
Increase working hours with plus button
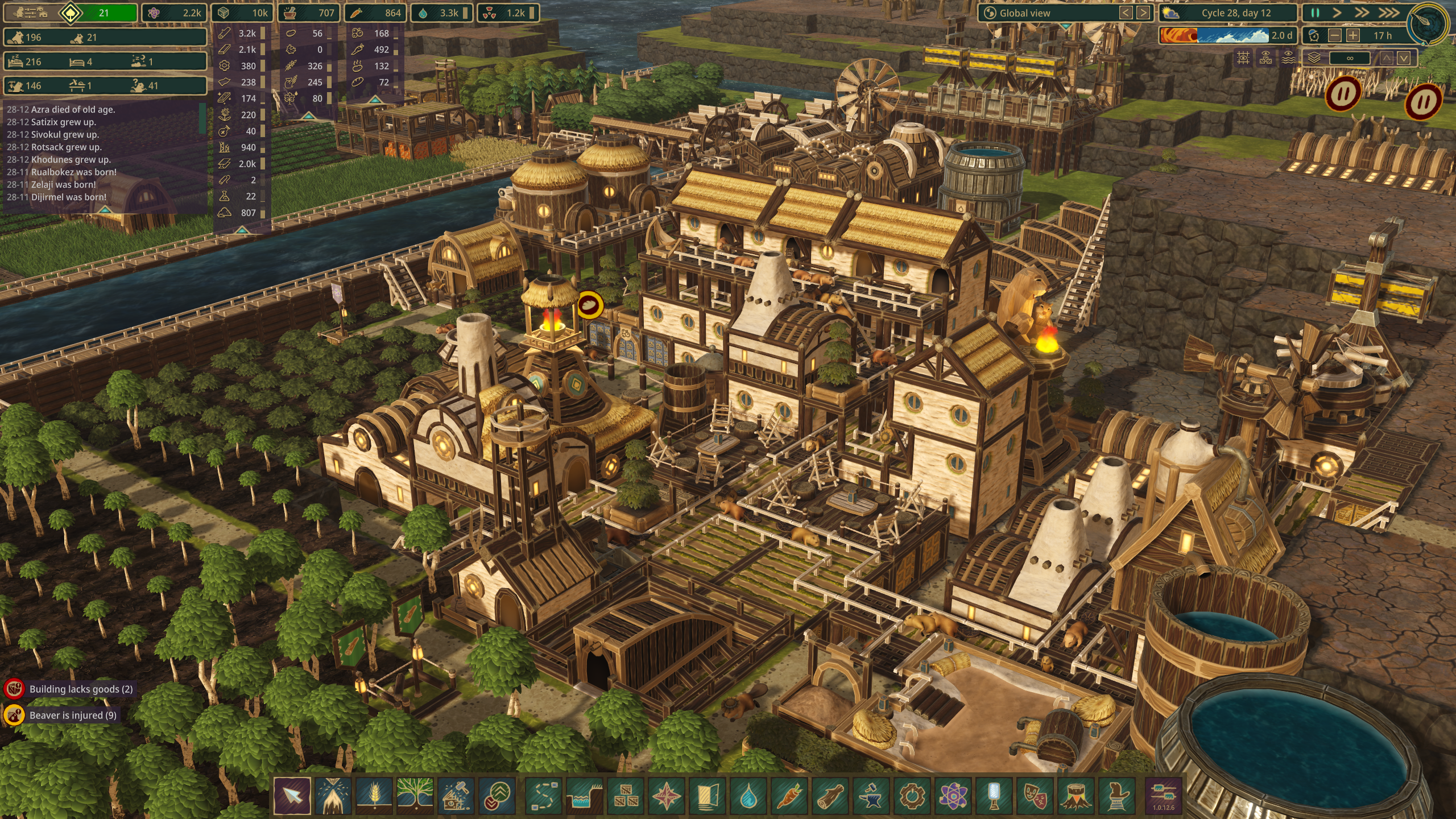[1353, 35]
